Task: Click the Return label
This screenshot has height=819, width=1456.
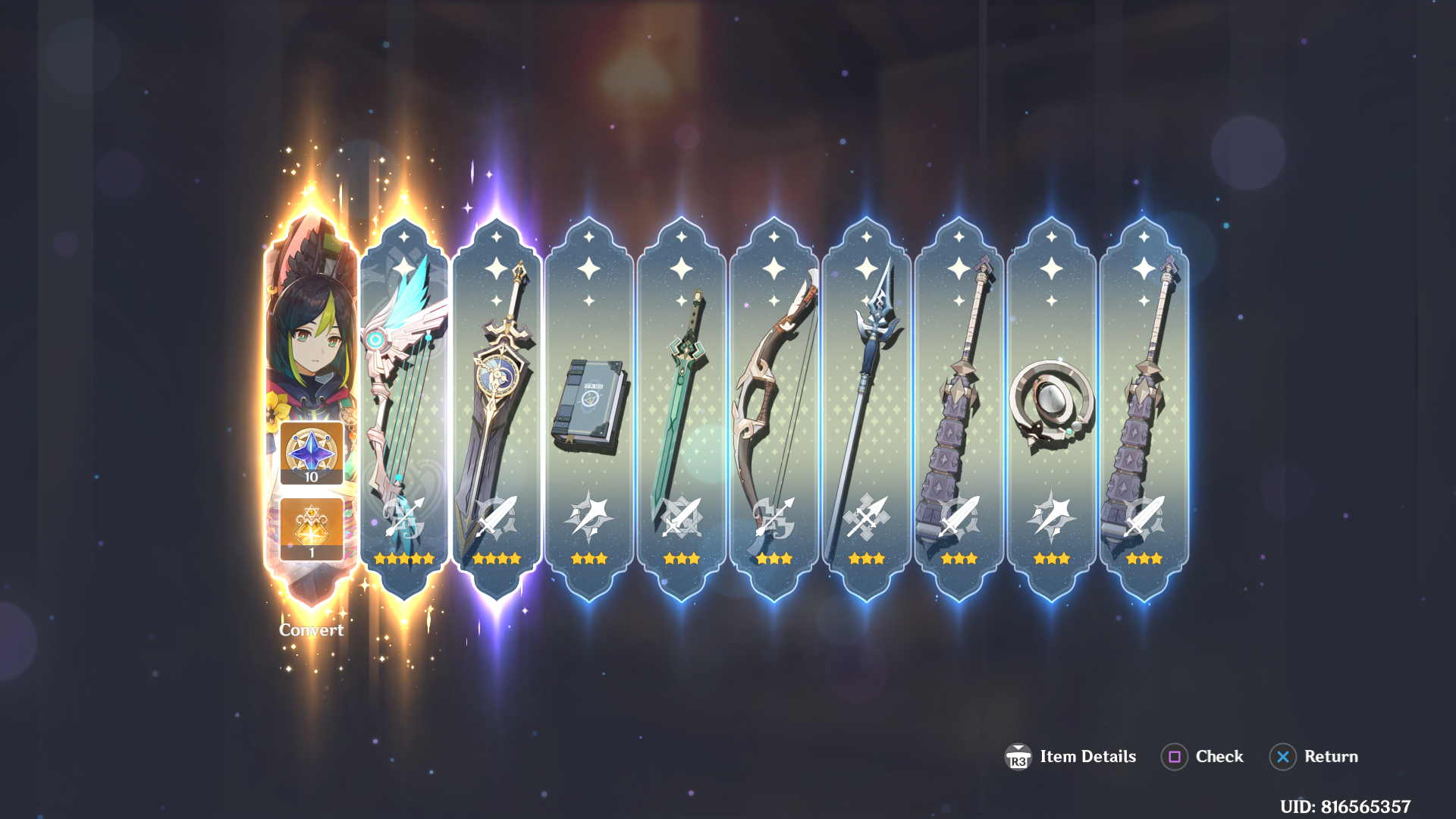Action: point(1330,757)
